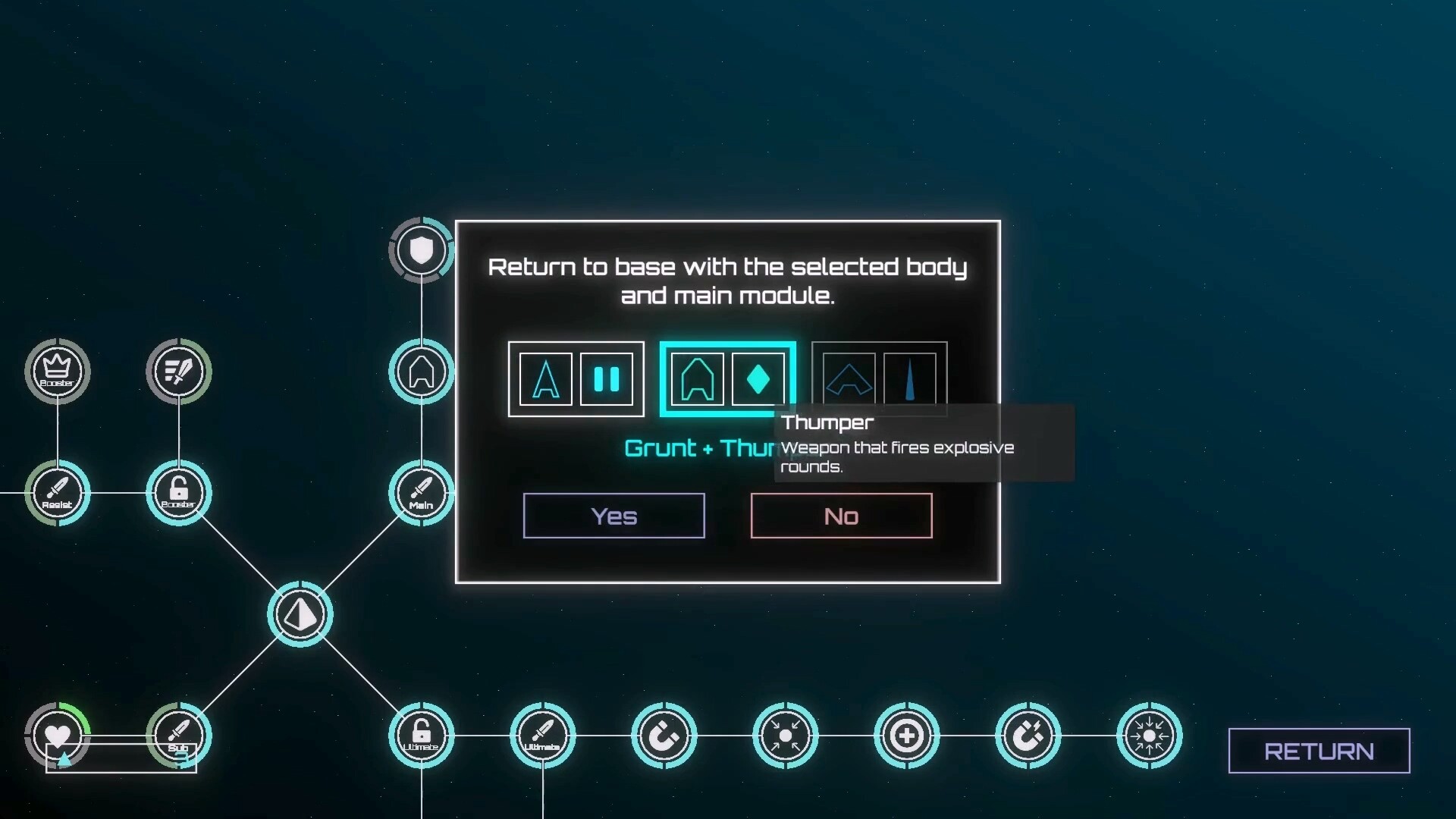Viewport: 1456px width, 819px height.
Task: Click the padlock Booster unlock node
Action: (178, 493)
